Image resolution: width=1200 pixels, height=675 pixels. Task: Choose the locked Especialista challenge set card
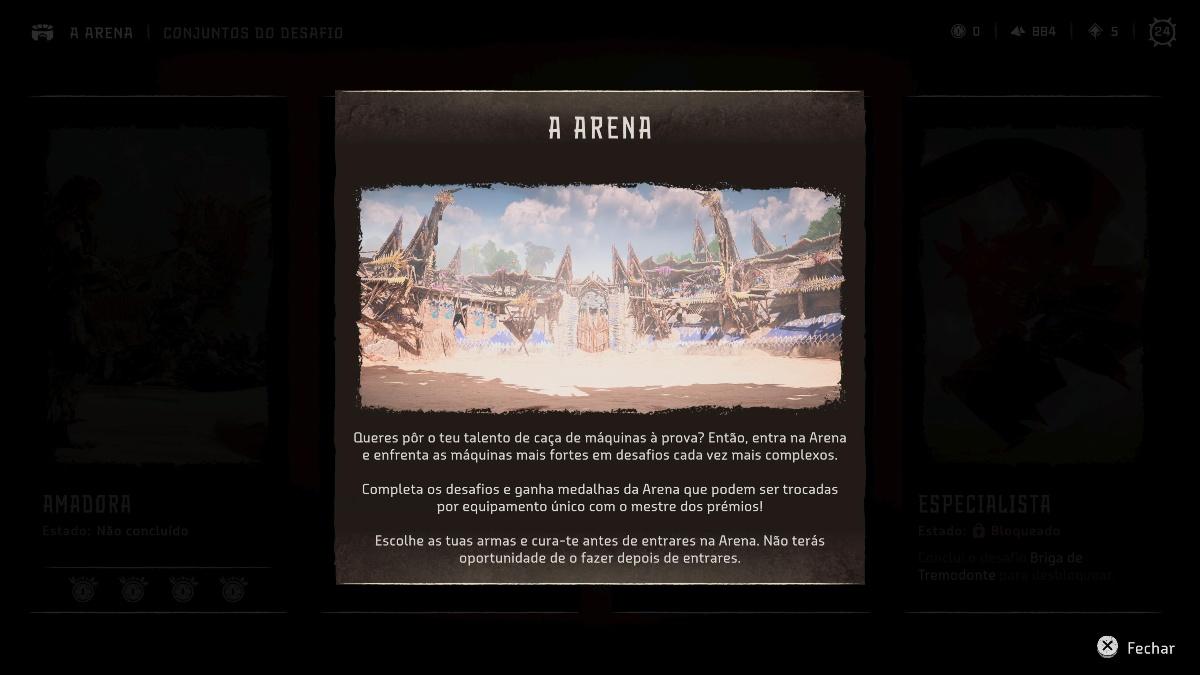1031,350
